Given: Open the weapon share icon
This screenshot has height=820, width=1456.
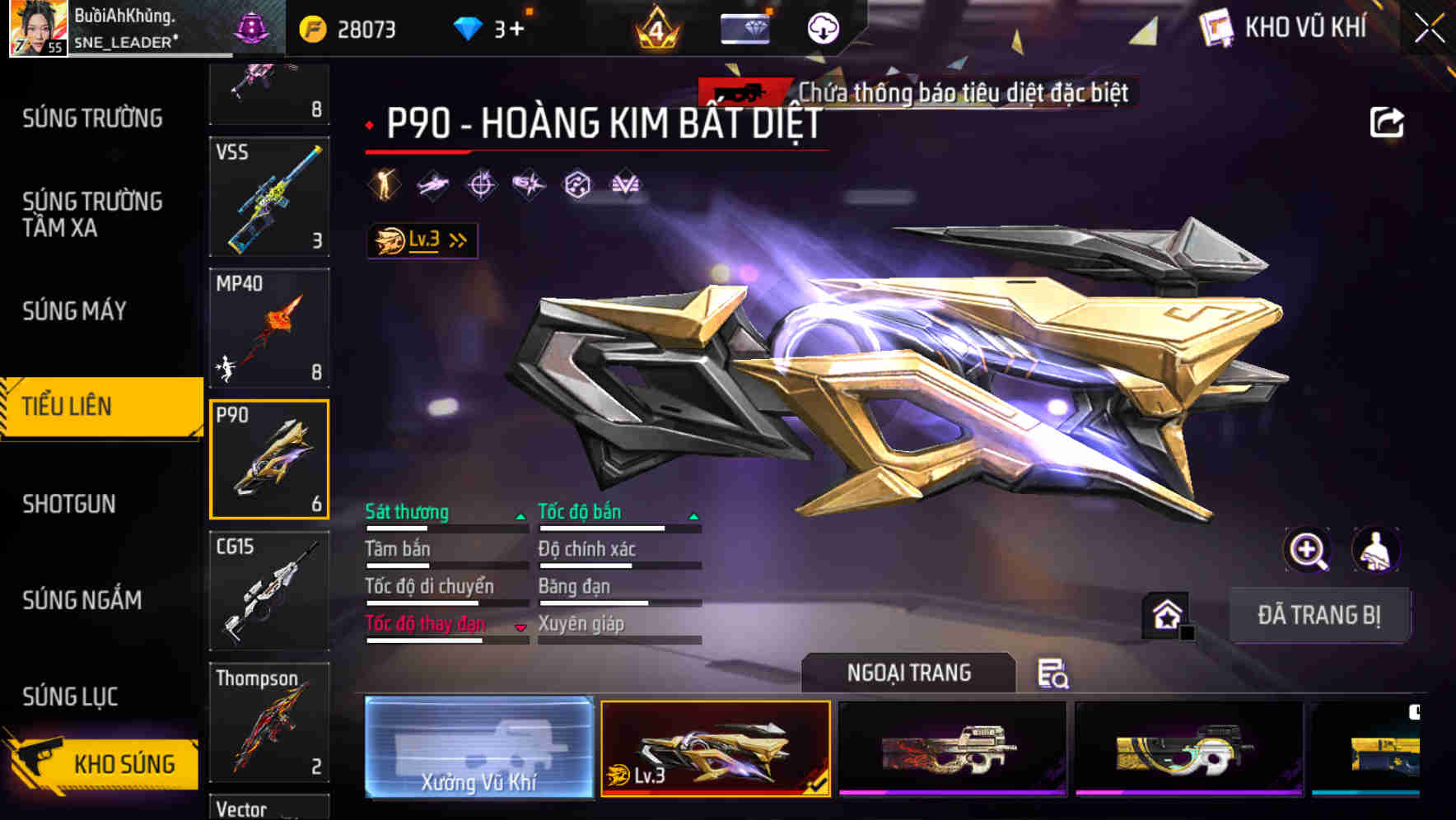Looking at the screenshot, I should (x=1388, y=122).
